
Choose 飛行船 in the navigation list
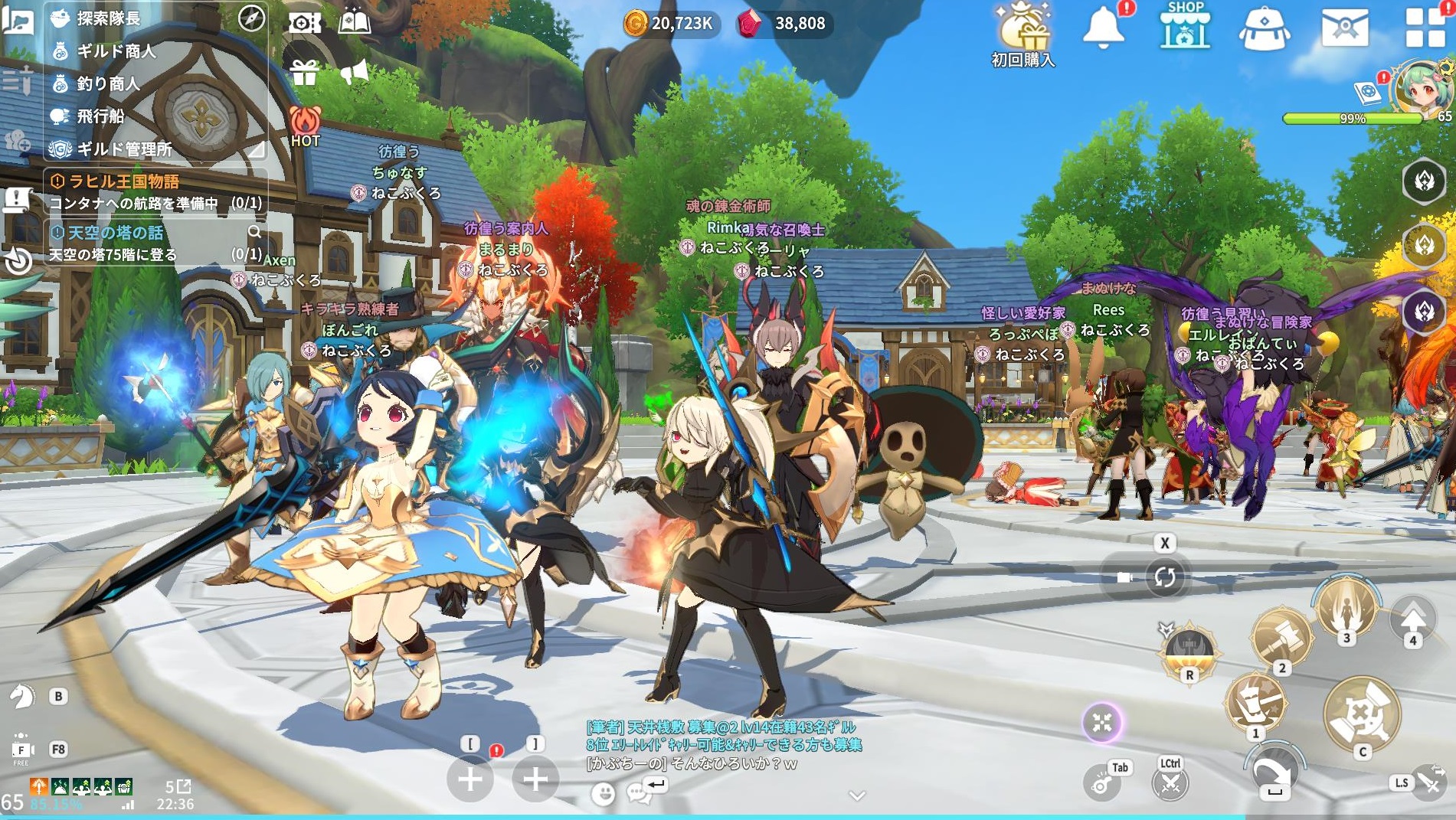(x=100, y=116)
